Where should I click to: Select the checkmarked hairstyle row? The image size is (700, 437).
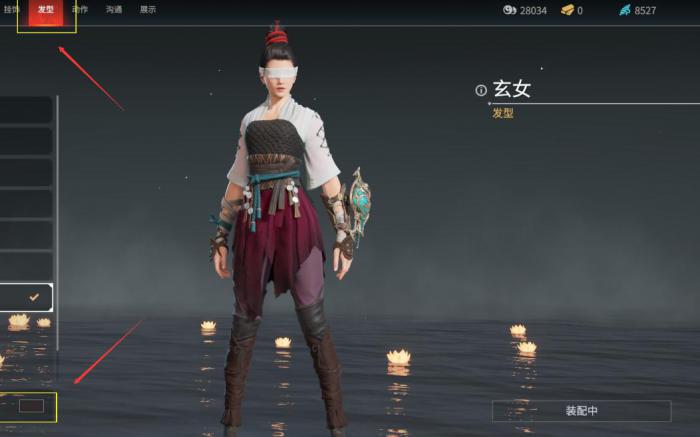pyautogui.click(x=26, y=297)
